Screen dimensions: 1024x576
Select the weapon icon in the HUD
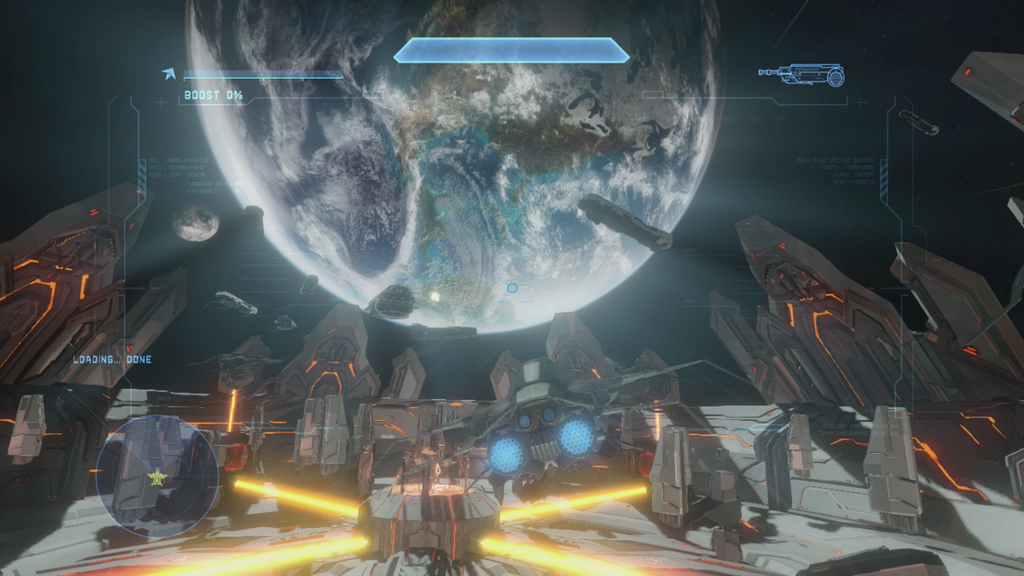tap(801, 74)
